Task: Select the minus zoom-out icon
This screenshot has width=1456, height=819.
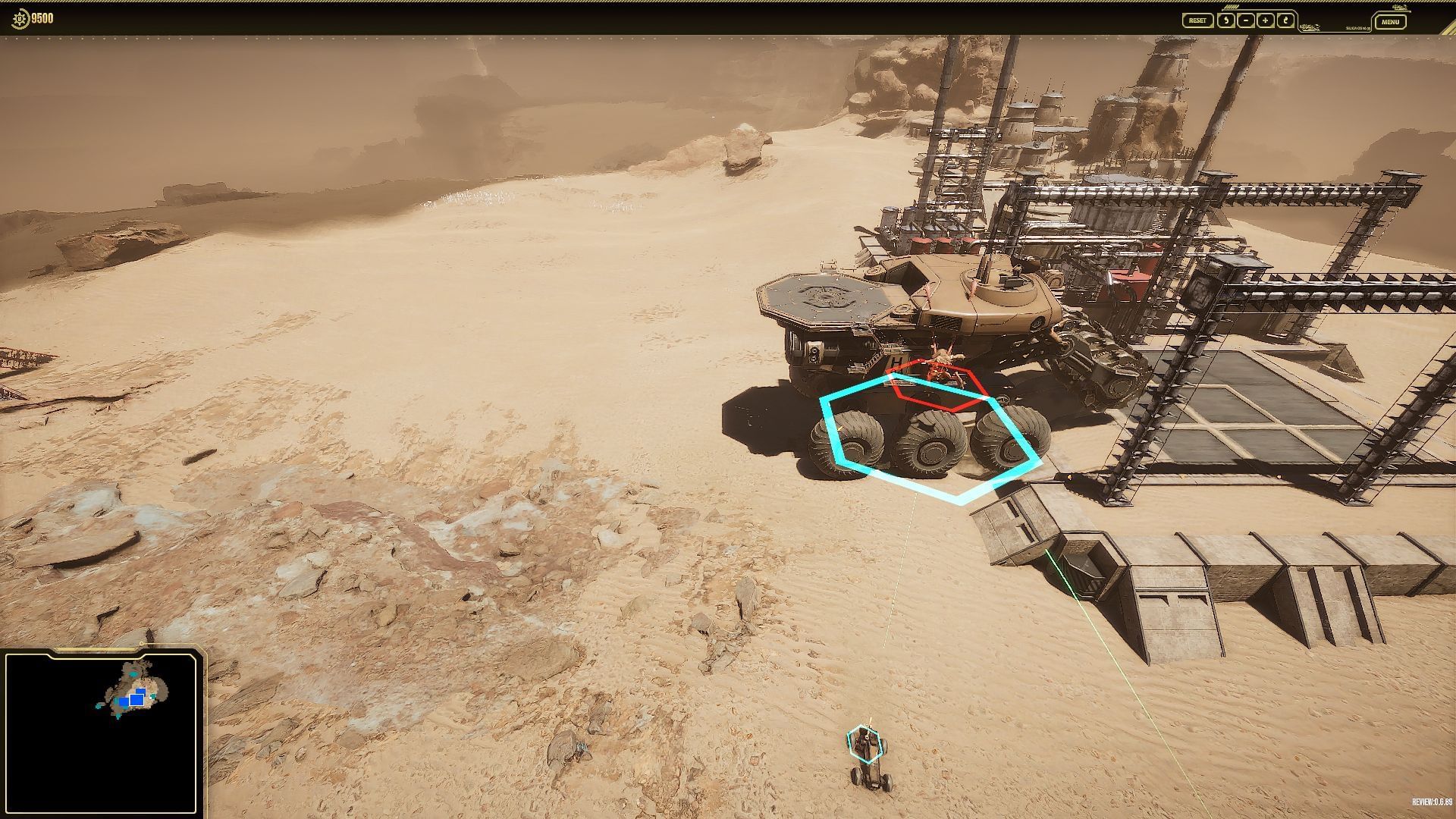Action: [x=1245, y=20]
